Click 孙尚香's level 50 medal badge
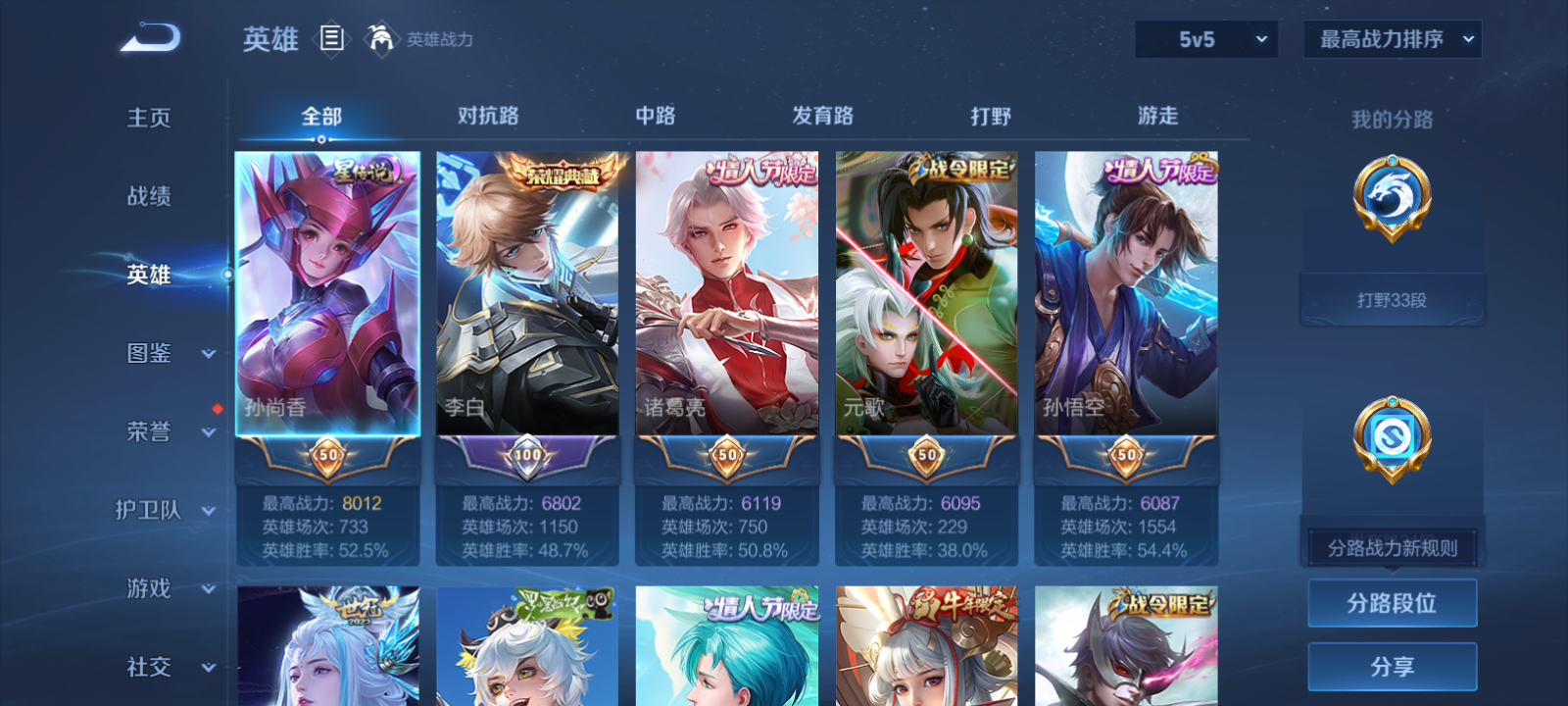This screenshot has width=1568, height=706. [327, 454]
